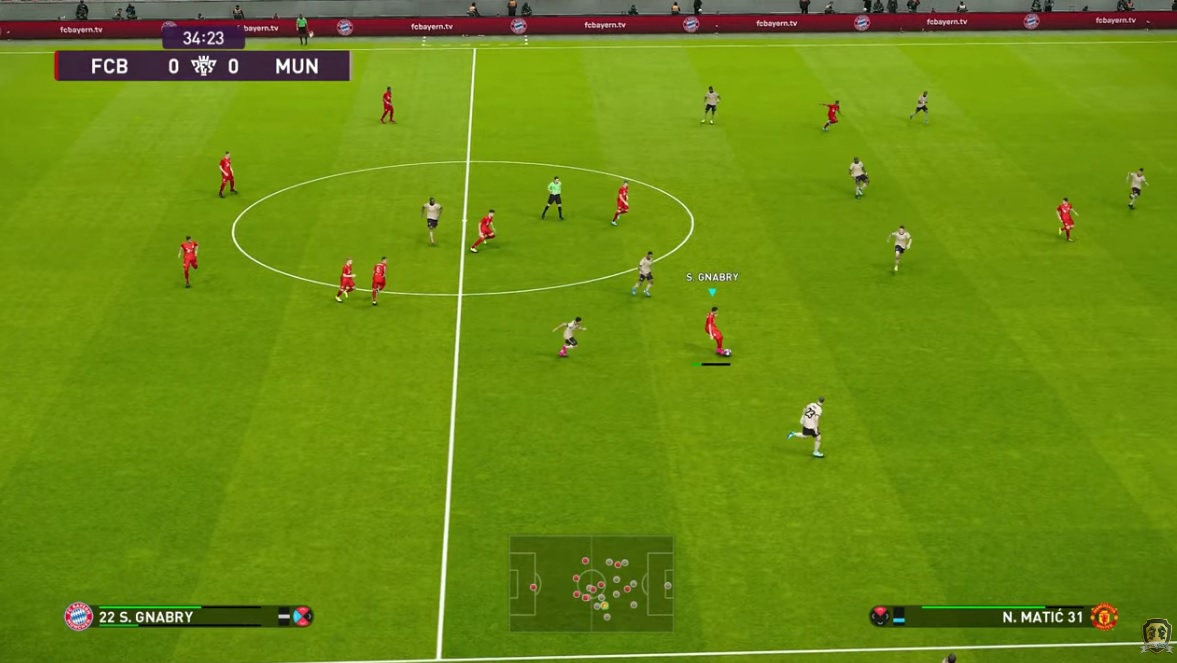Screen dimensions: 1177x663
Task: Select the 22 S. Gnabry player panel
Action: coord(189,617)
